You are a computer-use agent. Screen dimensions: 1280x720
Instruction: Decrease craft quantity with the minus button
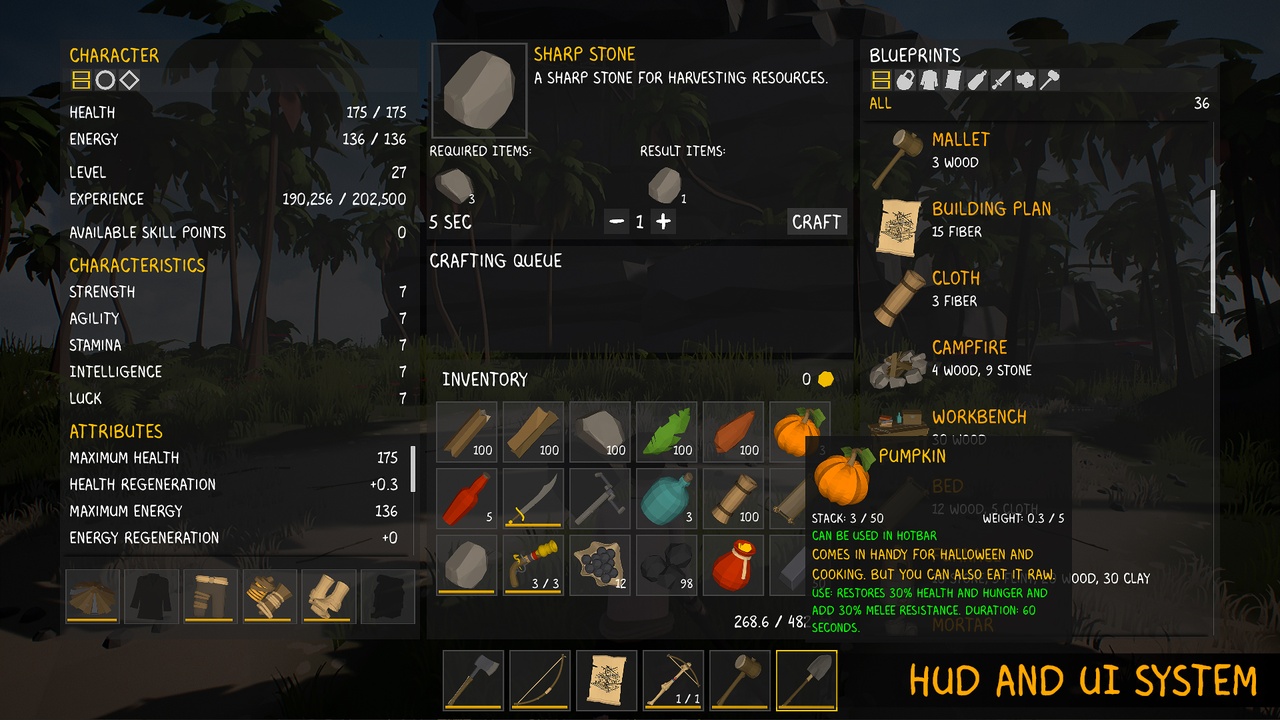click(x=618, y=222)
